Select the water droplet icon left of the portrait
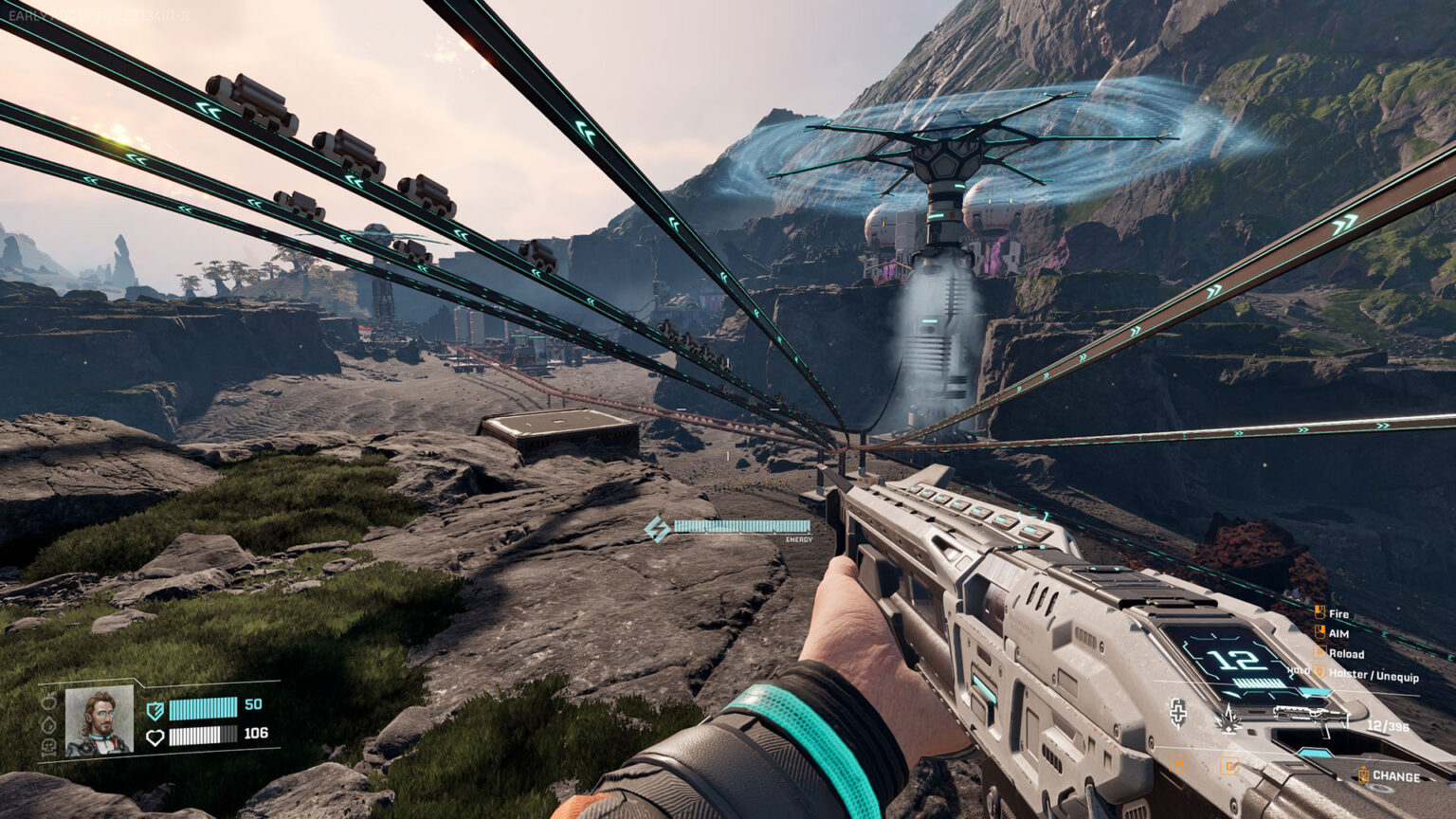The width and height of the screenshot is (1456, 819). [48, 724]
